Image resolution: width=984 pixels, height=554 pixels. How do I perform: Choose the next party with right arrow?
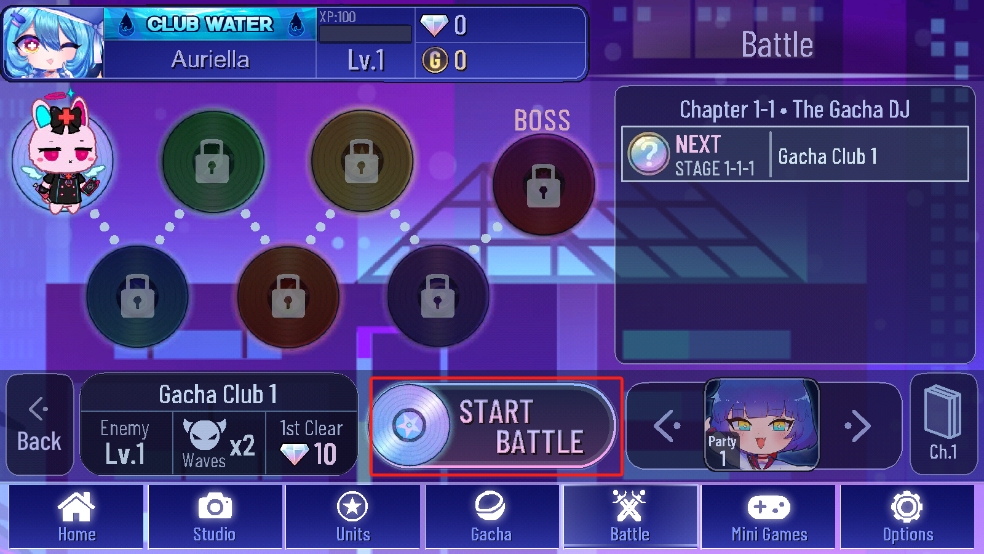click(x=858, y=427)
